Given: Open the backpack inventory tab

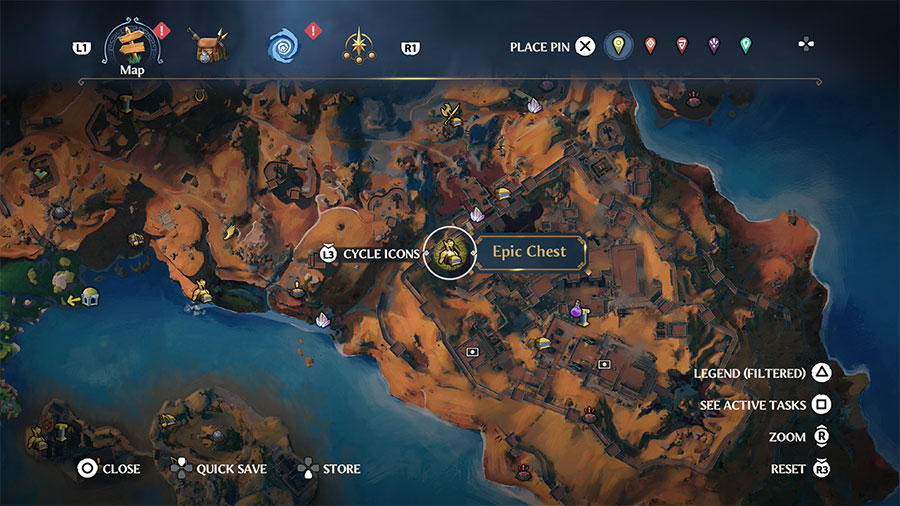Looking at the screenshot, I should (209, 46).
